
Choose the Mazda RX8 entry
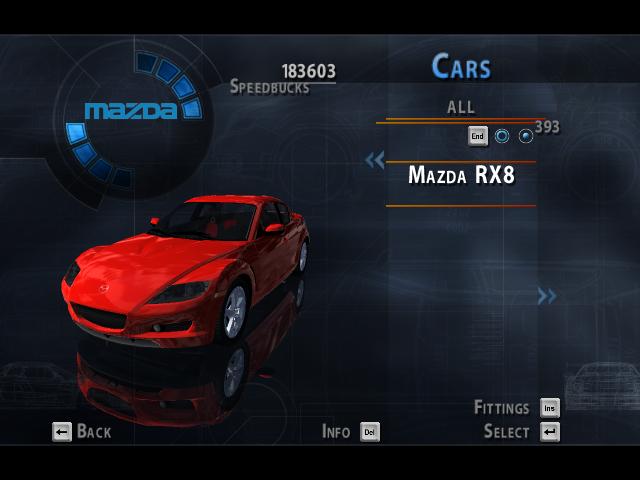point(461,176)
